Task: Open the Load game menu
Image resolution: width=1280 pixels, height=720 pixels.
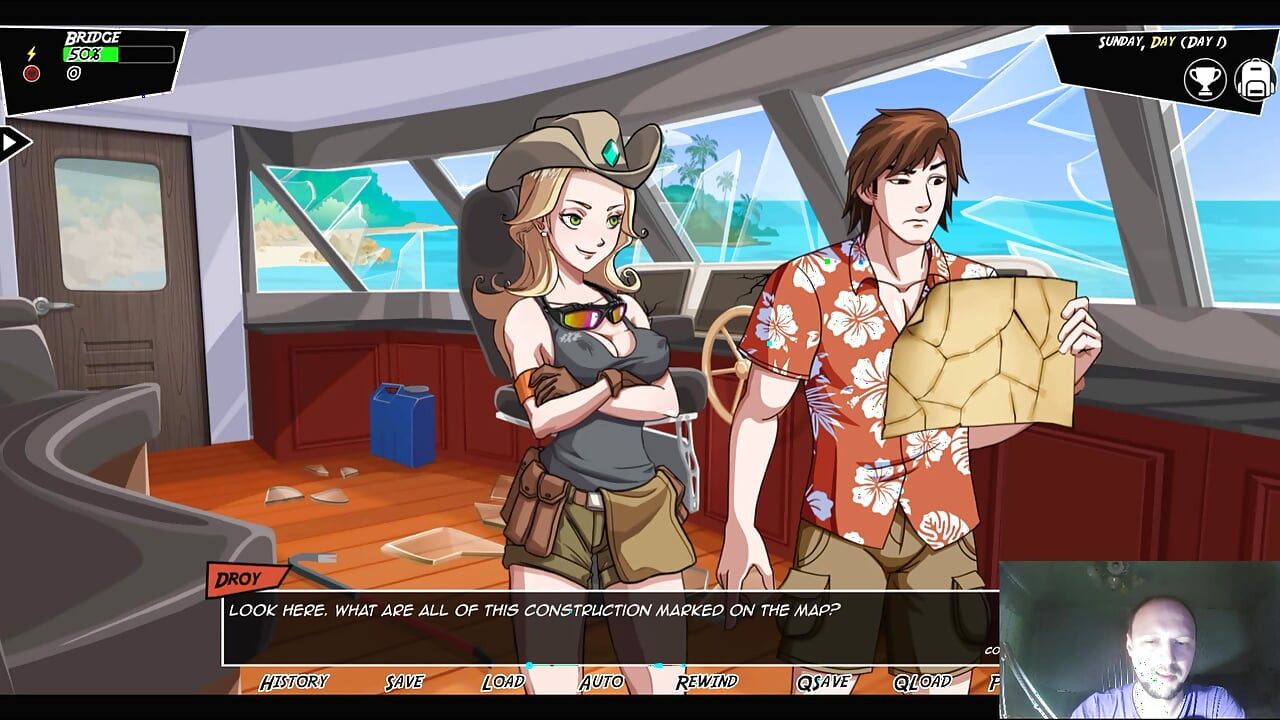Action: pos(502,682)
